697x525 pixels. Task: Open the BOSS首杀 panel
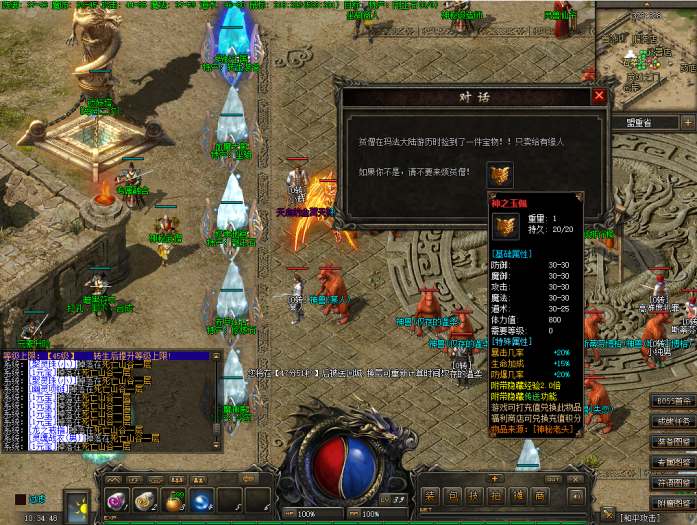click(x=673, y=401)
